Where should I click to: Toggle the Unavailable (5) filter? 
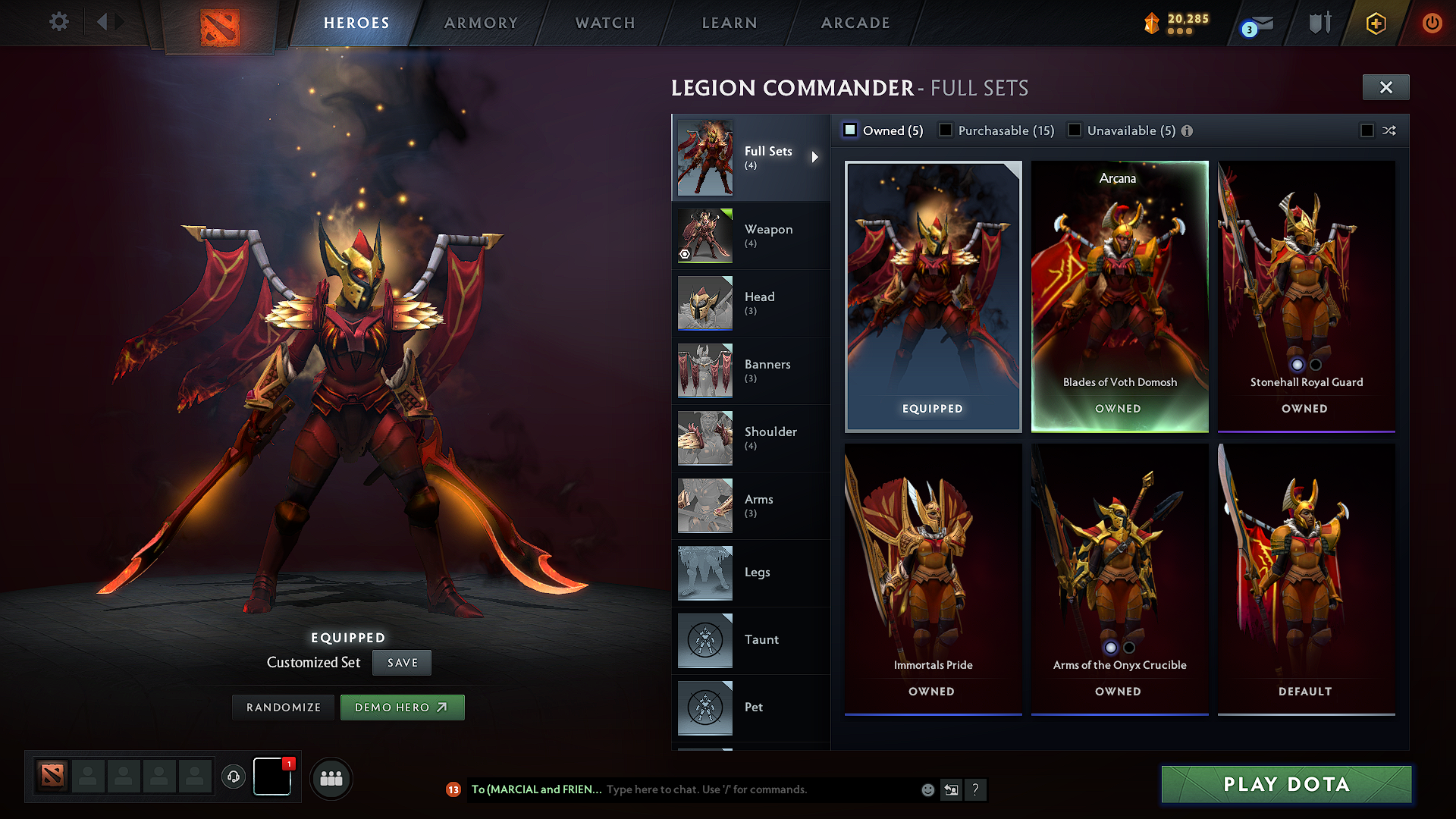1075,130
